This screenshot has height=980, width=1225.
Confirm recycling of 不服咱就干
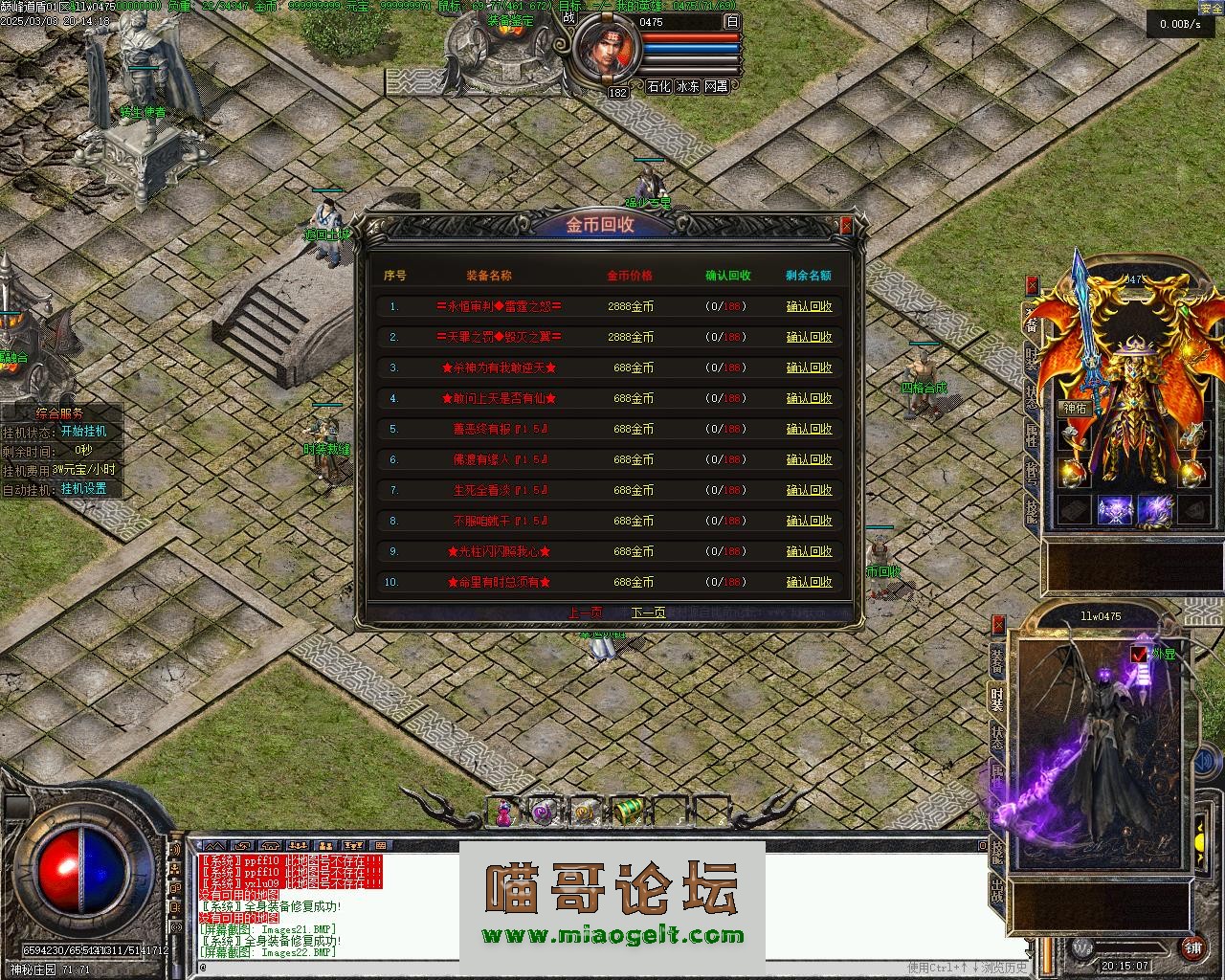(x=809, y=522)
